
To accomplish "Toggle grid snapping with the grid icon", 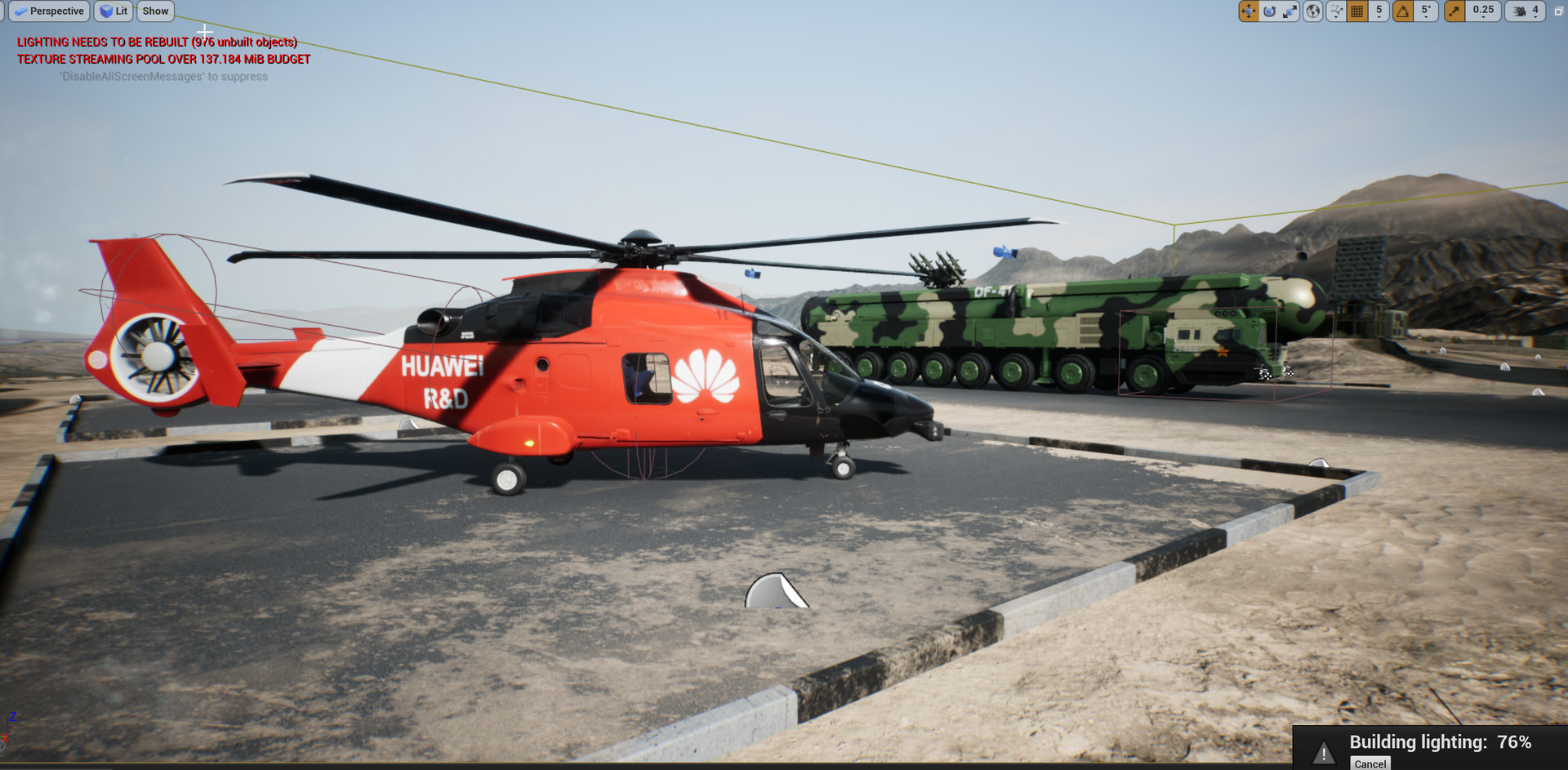I will [1357, 11].
